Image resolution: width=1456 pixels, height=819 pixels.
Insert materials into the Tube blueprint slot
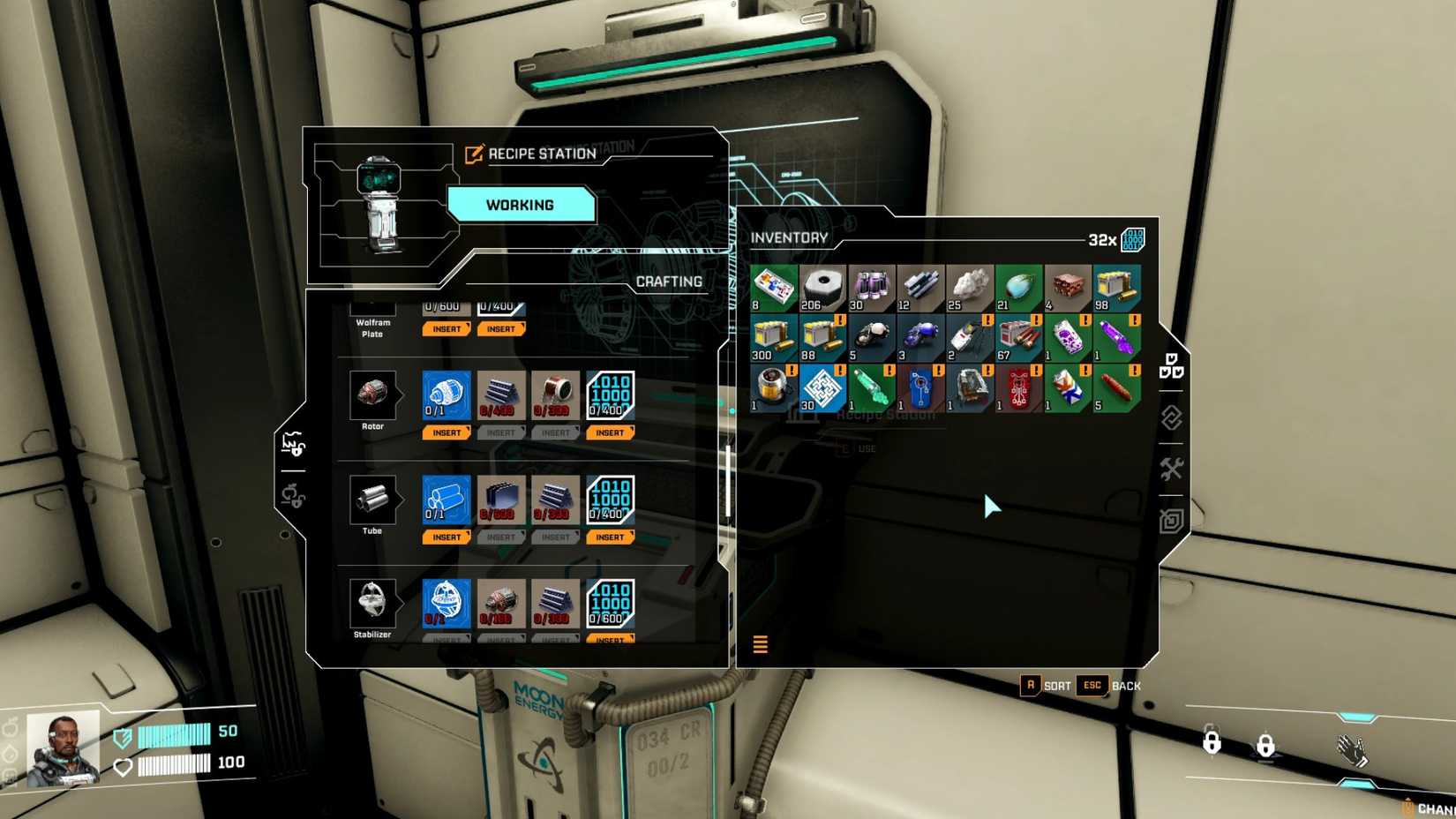click(447, 537)
